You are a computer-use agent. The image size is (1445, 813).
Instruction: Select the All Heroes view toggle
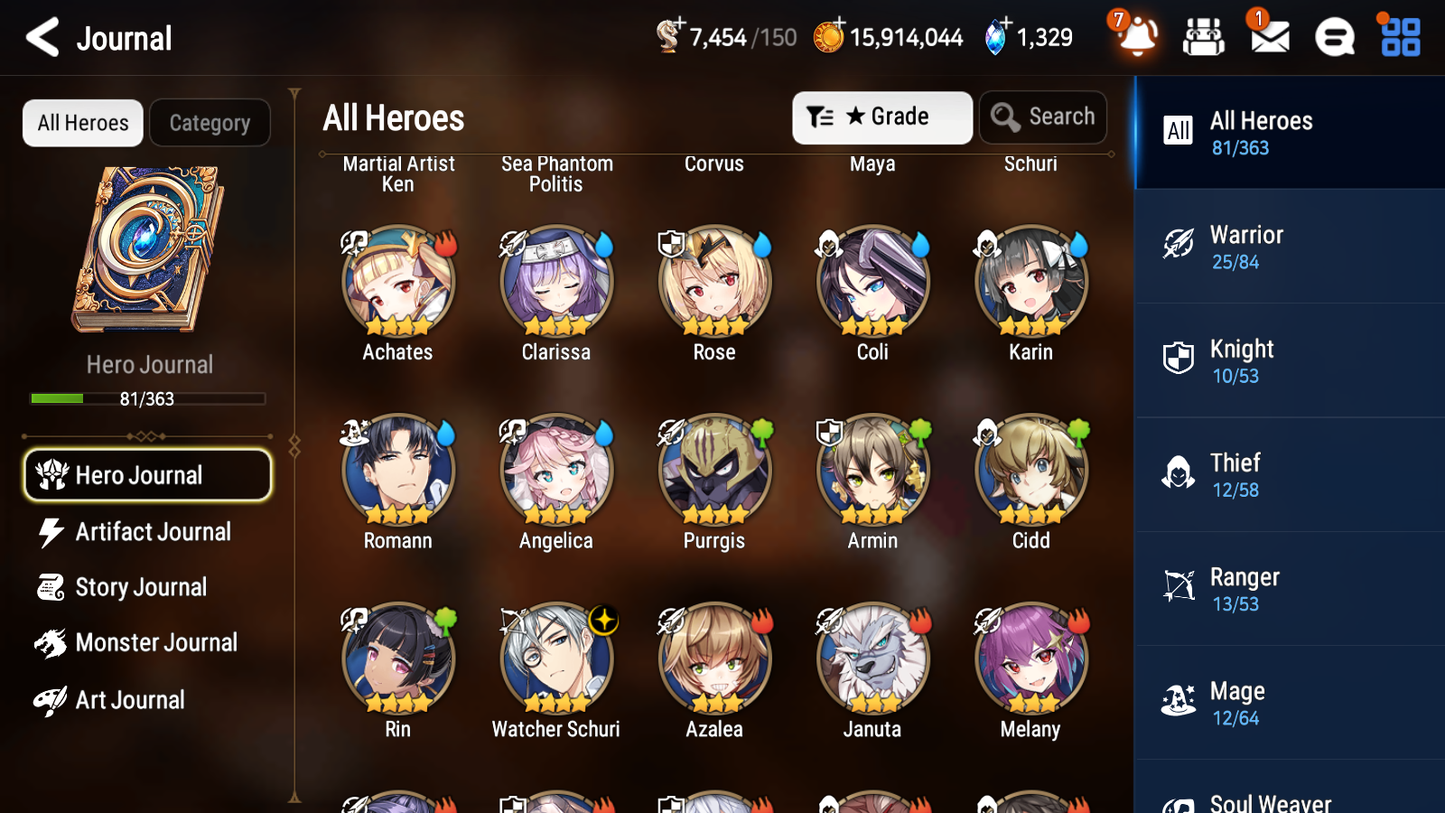pos(82,122)
